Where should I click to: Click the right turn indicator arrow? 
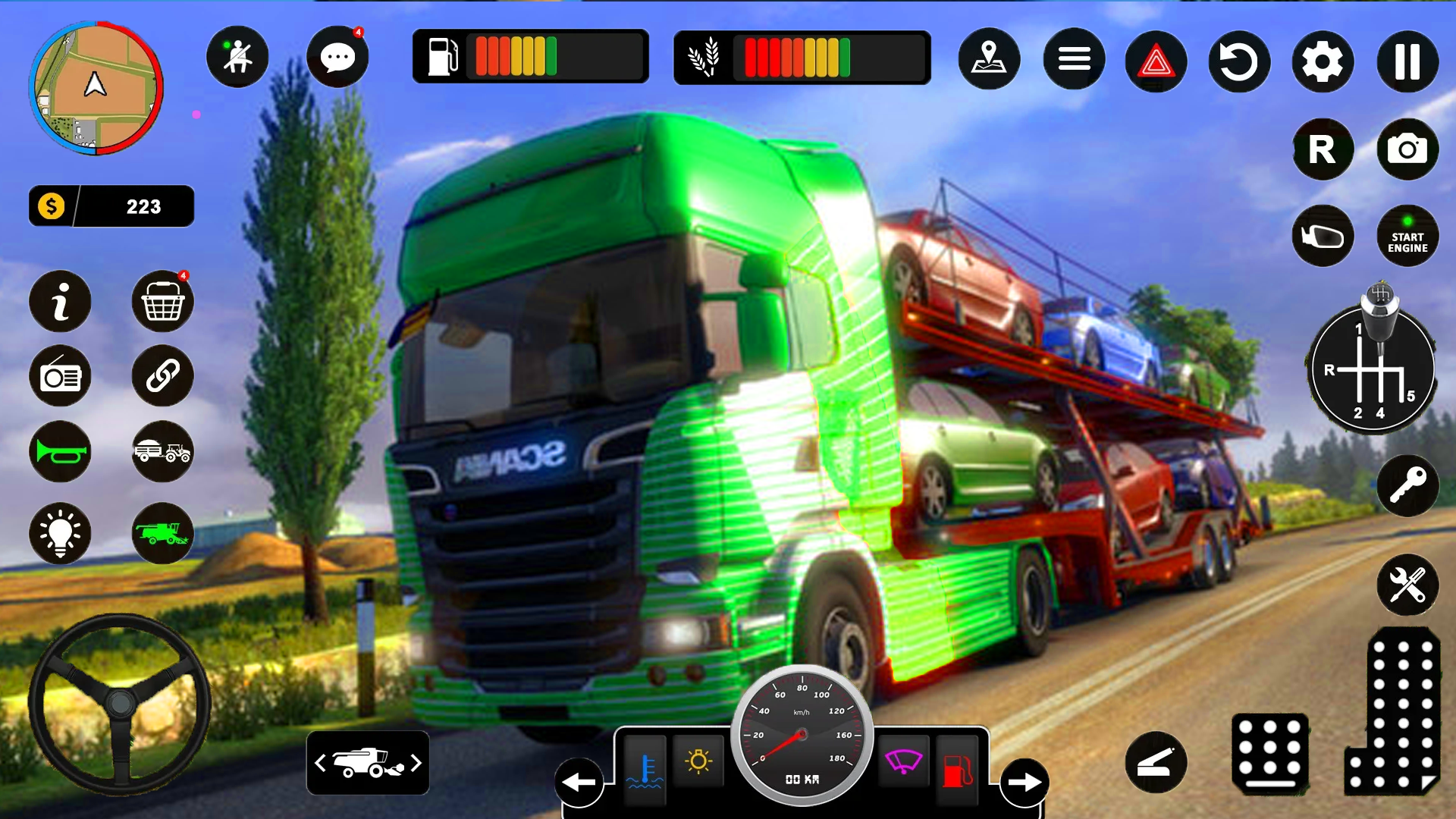click(x=1025, y=782)
